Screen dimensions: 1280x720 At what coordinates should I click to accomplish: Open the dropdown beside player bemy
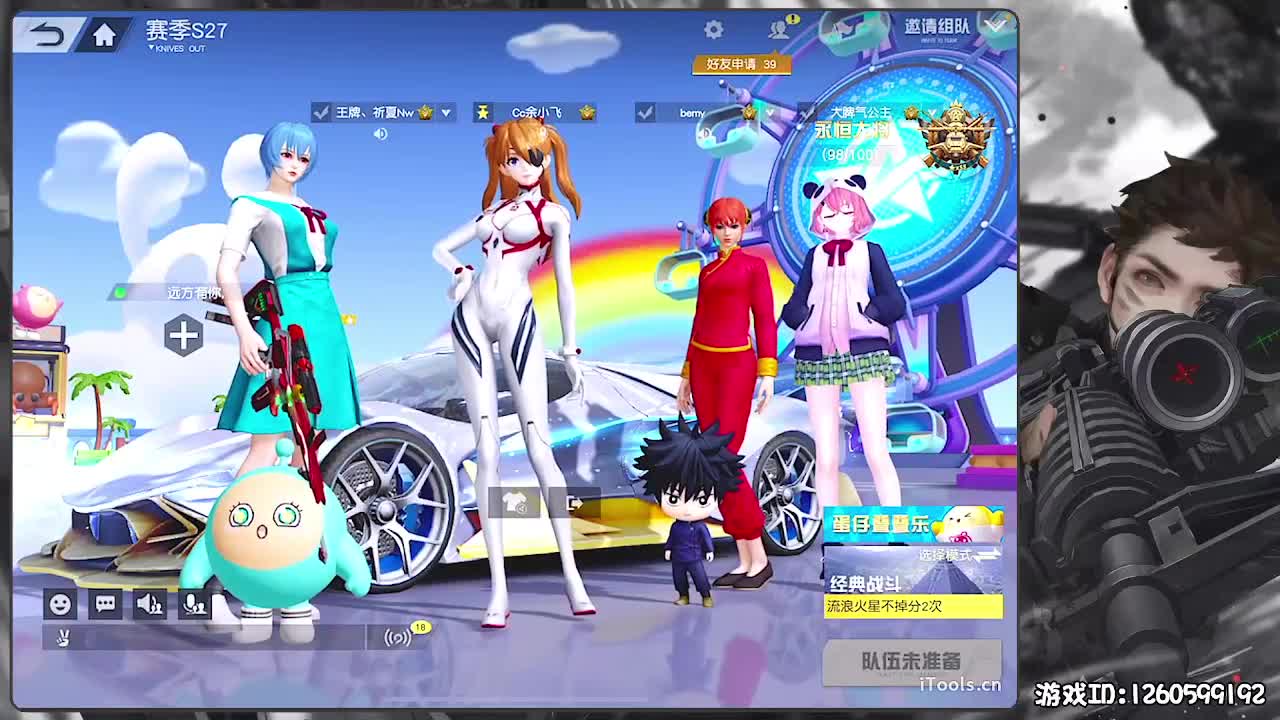pos(769,113)
